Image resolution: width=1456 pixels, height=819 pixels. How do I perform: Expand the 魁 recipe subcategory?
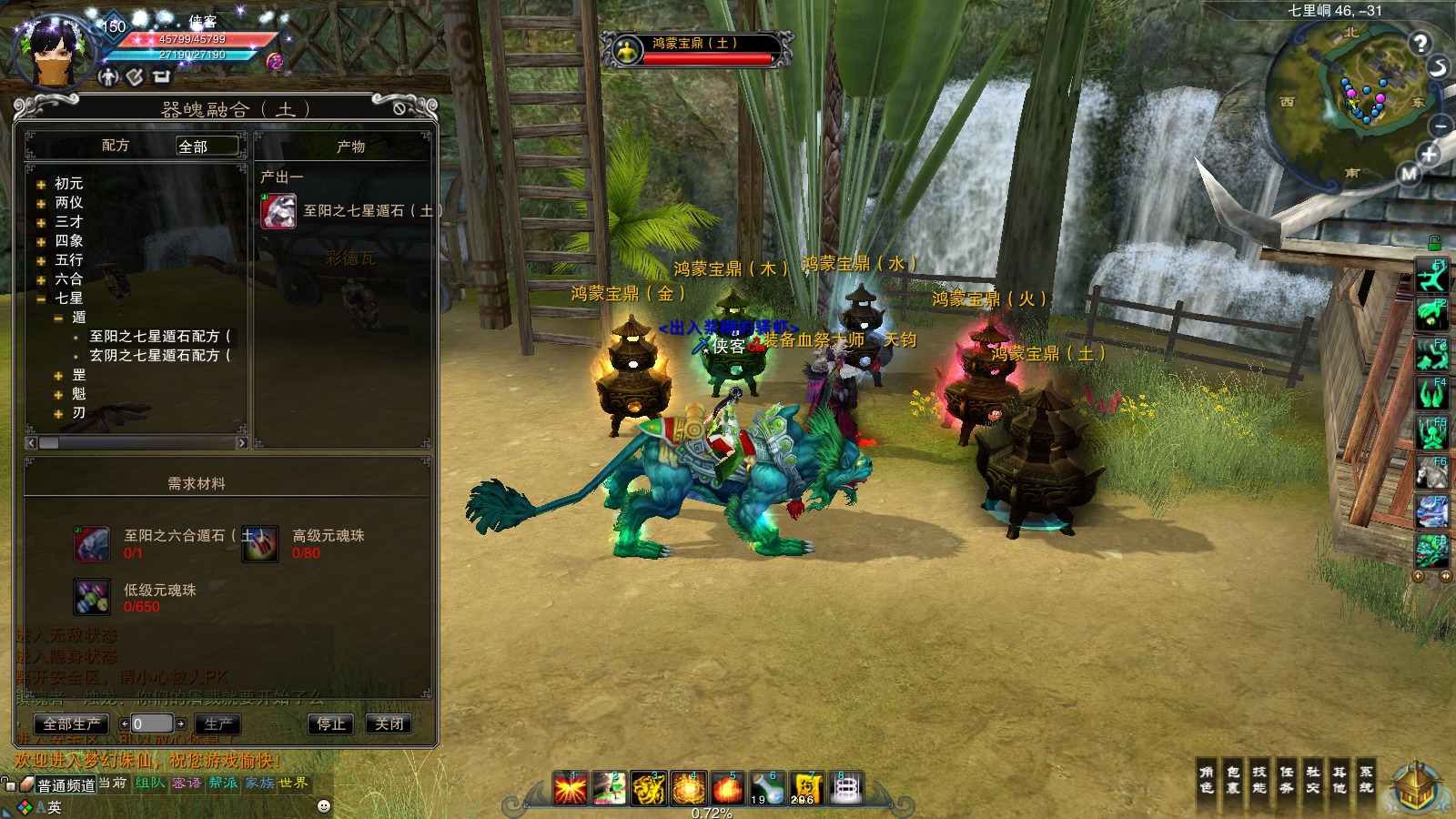click(58, 394)
